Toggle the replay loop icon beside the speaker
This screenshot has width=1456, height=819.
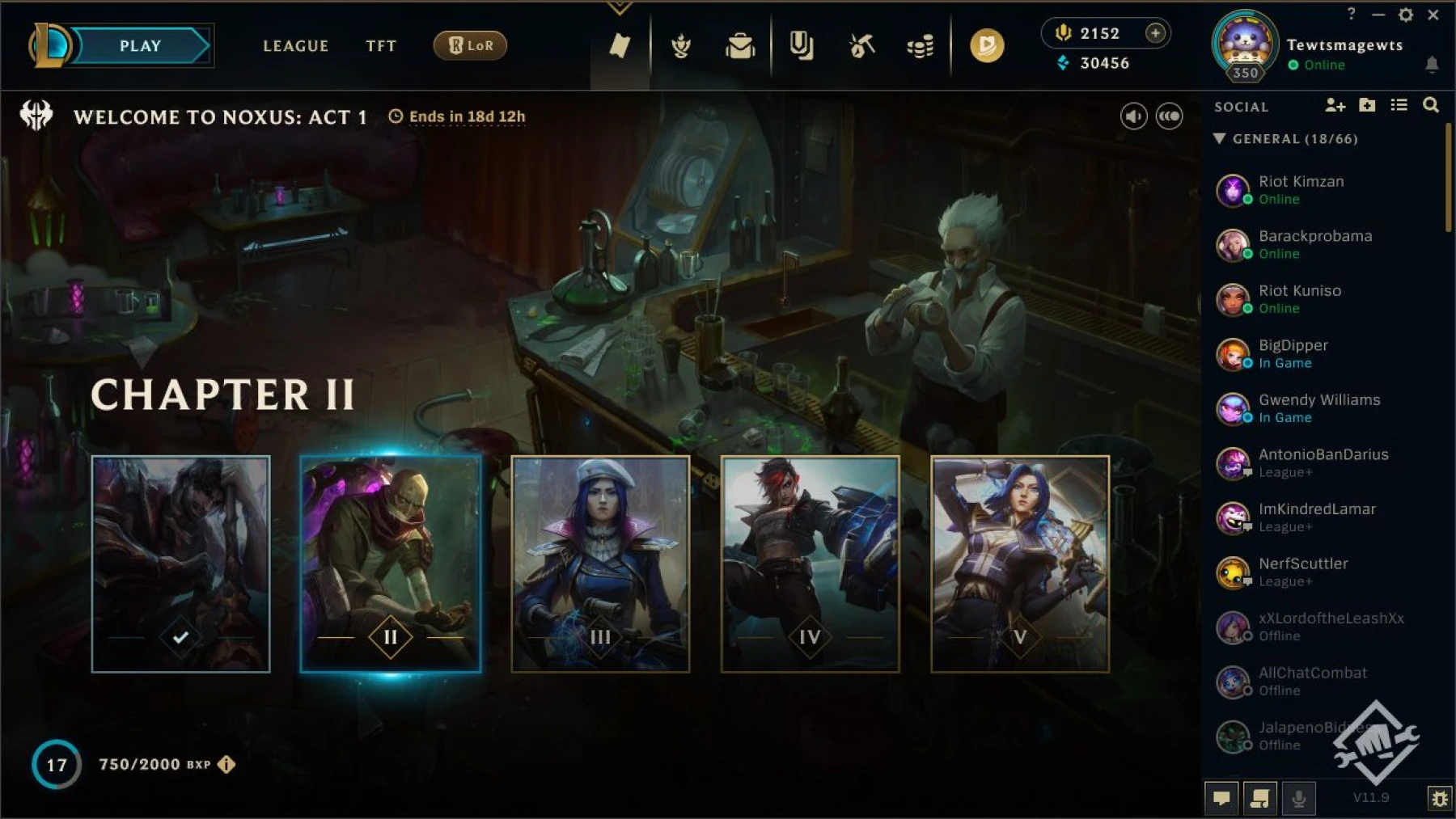tap(1168, 116)
